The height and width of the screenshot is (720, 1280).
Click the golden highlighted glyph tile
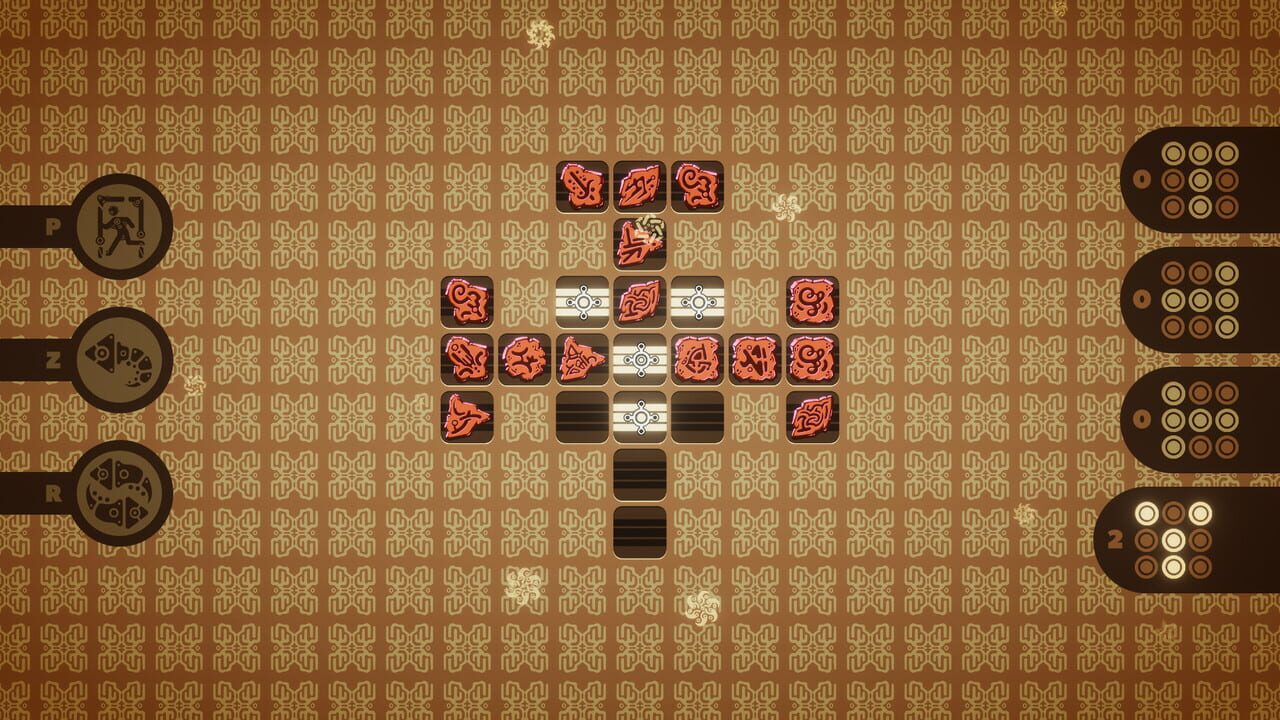point(642,242)
